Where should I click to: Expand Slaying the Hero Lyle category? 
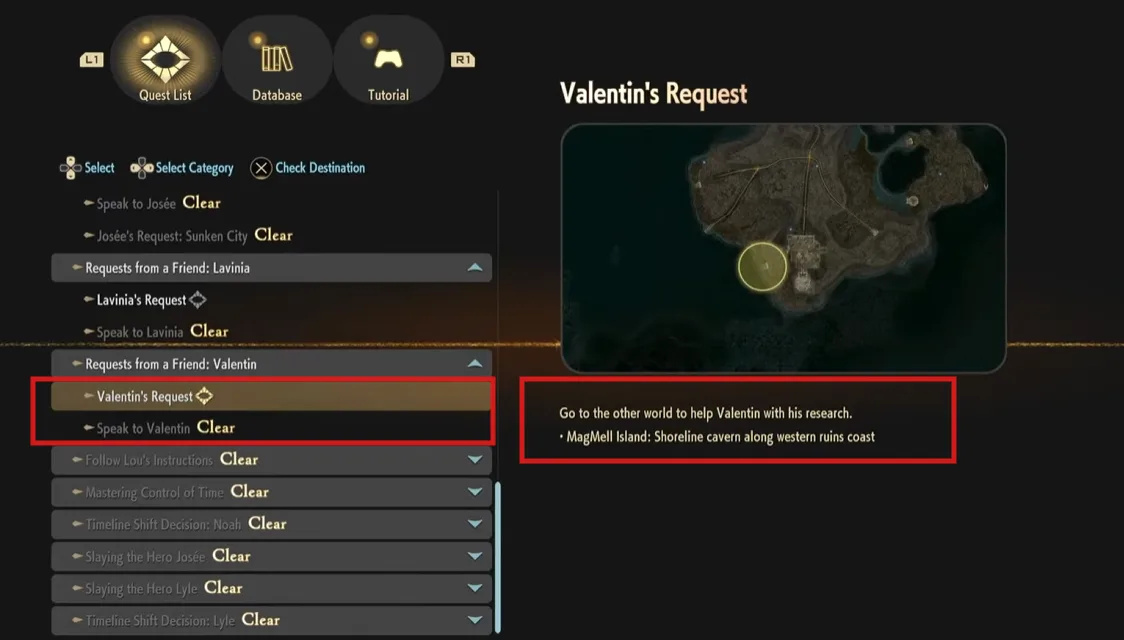(475, 588)
